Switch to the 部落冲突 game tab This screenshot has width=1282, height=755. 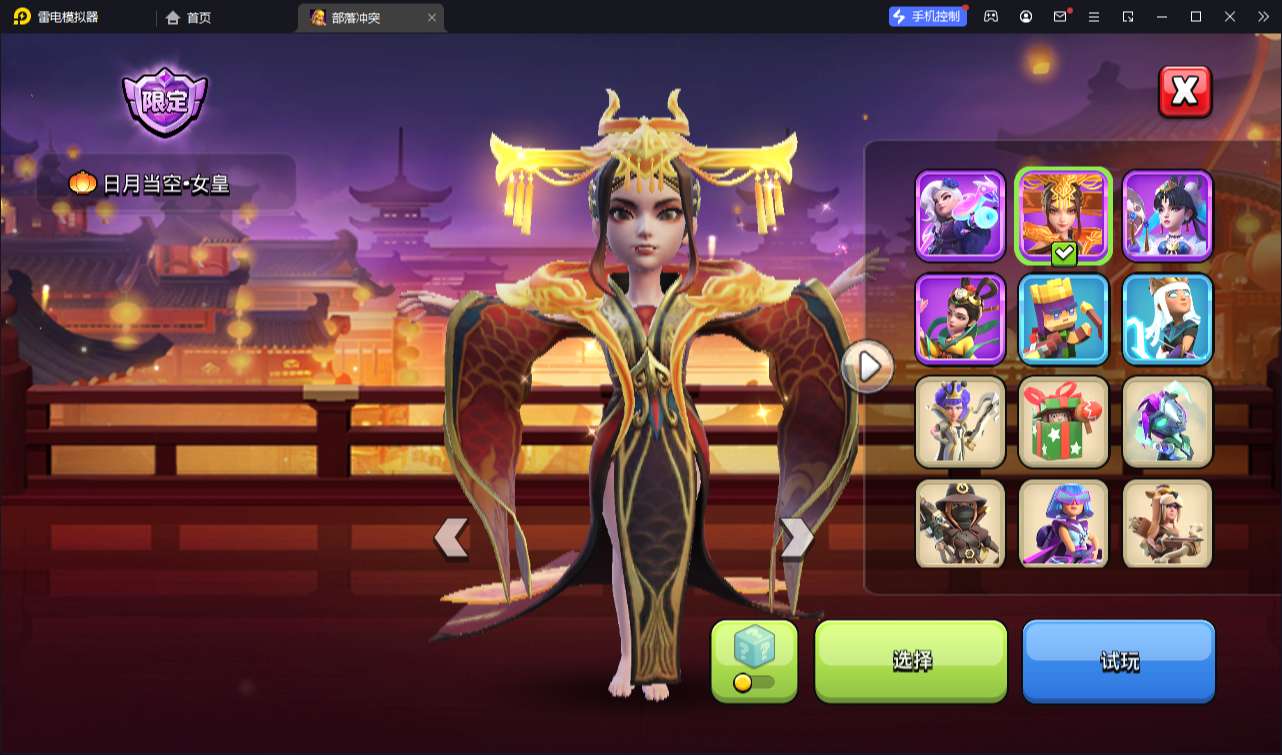pos(360,17)
